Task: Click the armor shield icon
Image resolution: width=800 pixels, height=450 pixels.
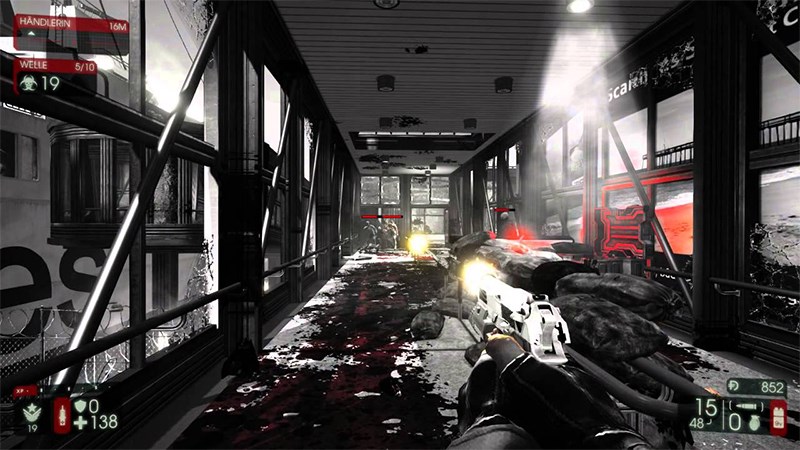Action: pos(82,406)
